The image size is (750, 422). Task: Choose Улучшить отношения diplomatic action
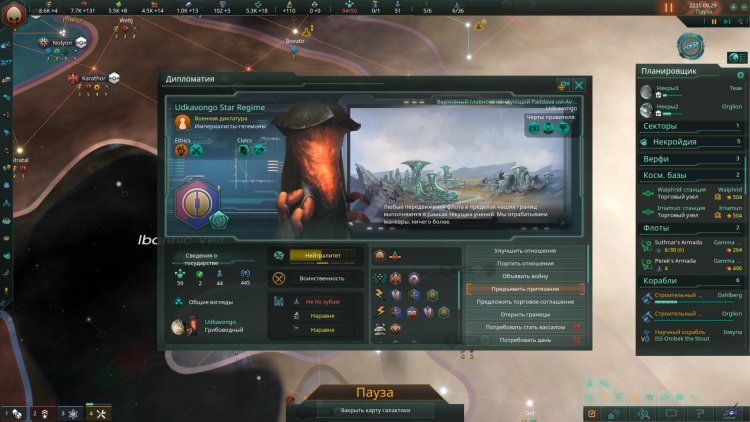[524, 250]
